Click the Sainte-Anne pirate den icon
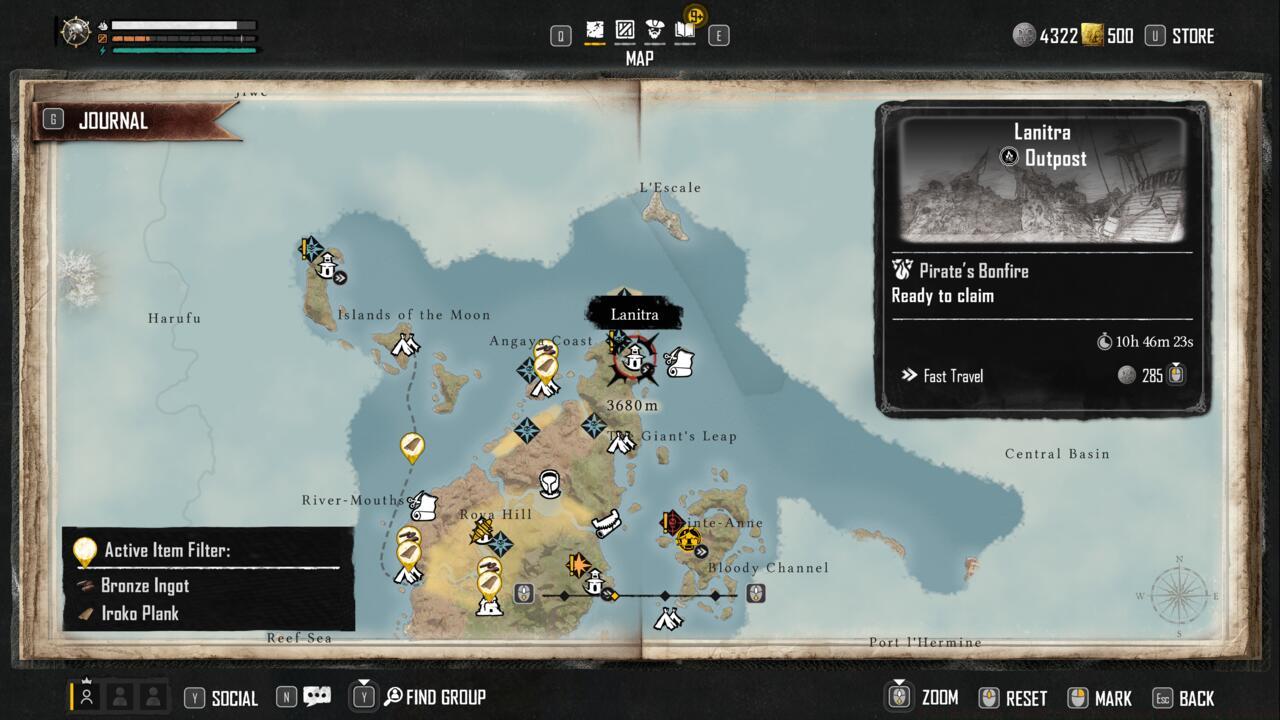The image size is (1280, 720). (x=687, y=541)
